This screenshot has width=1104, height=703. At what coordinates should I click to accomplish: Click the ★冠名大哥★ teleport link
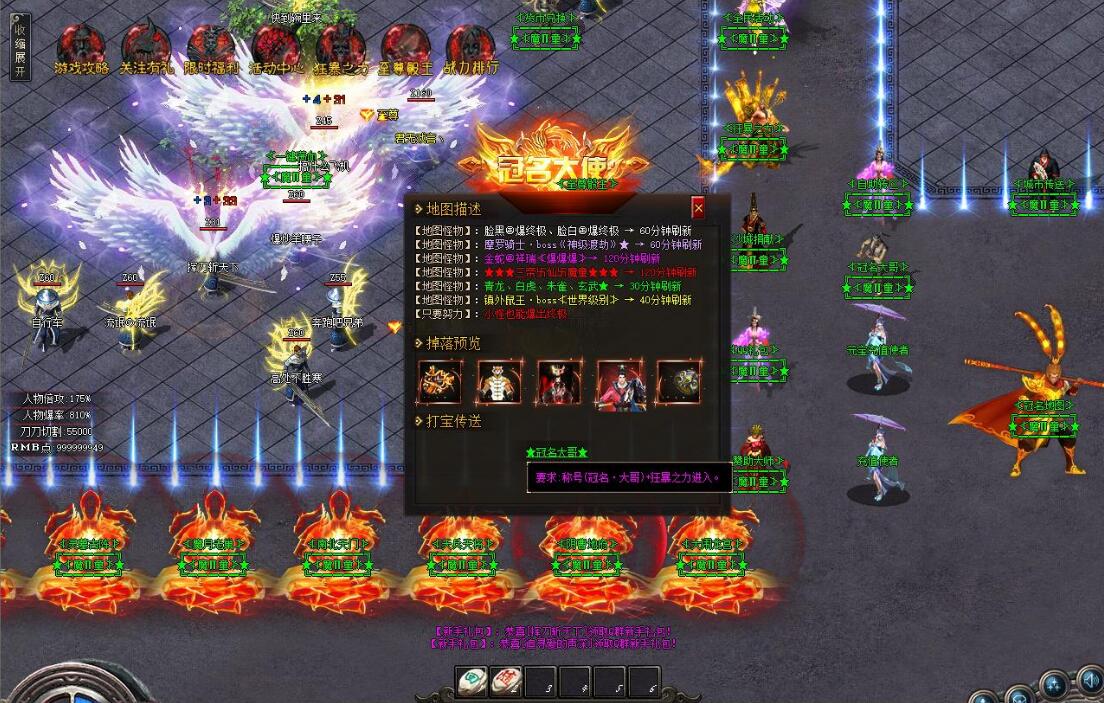[x=557, y=453]
